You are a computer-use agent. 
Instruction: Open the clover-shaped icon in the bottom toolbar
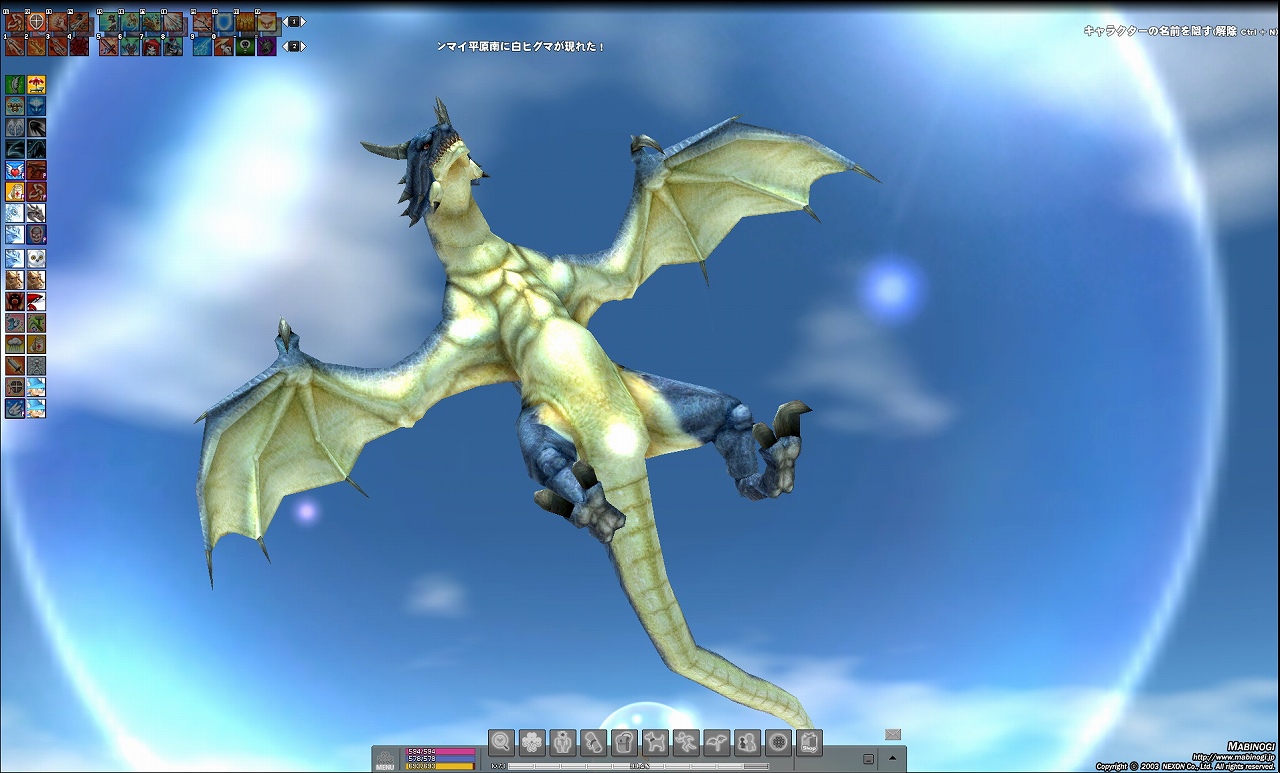532,742
